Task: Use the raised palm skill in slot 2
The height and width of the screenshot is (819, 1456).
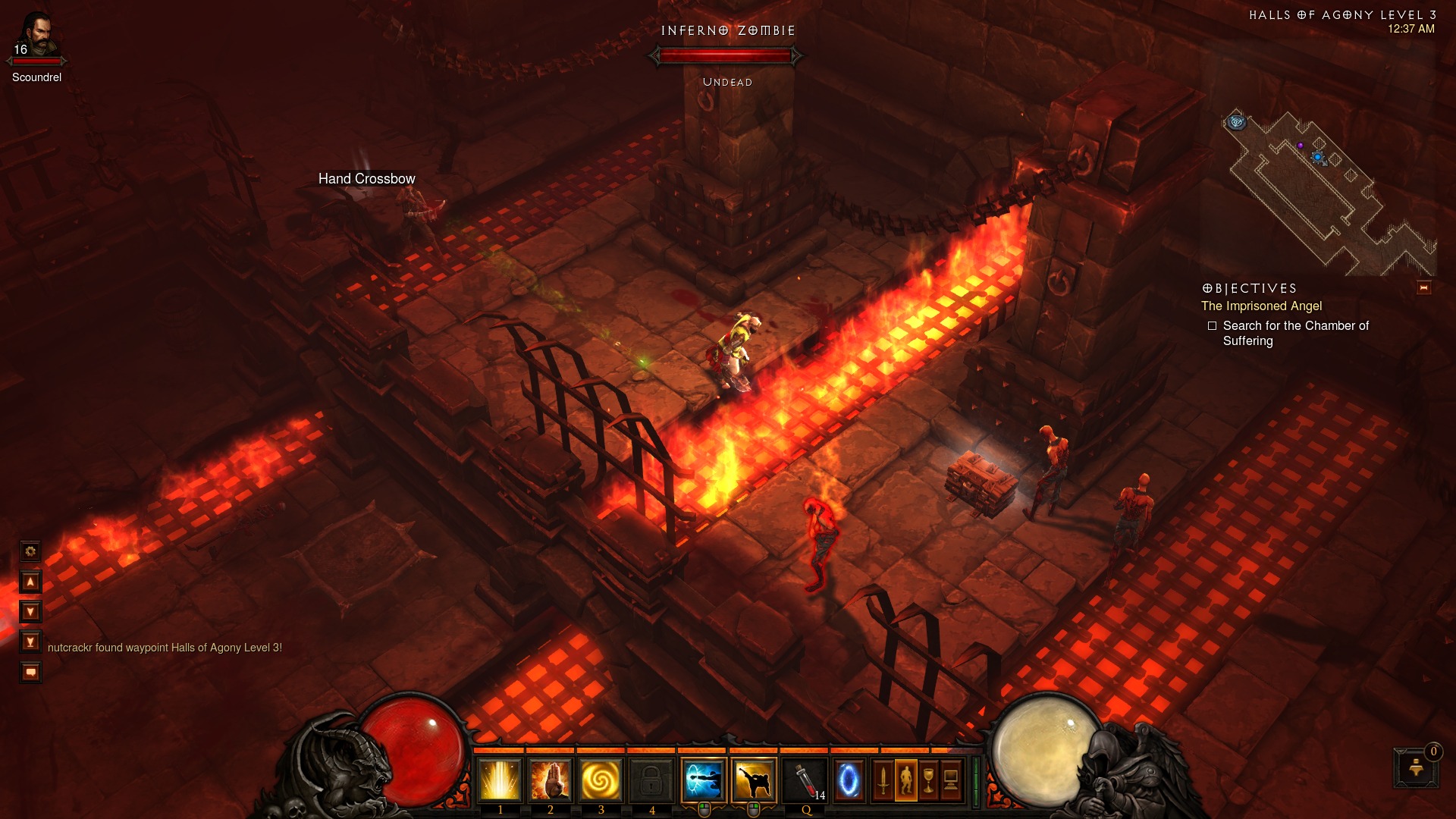Action: [551, 780]
